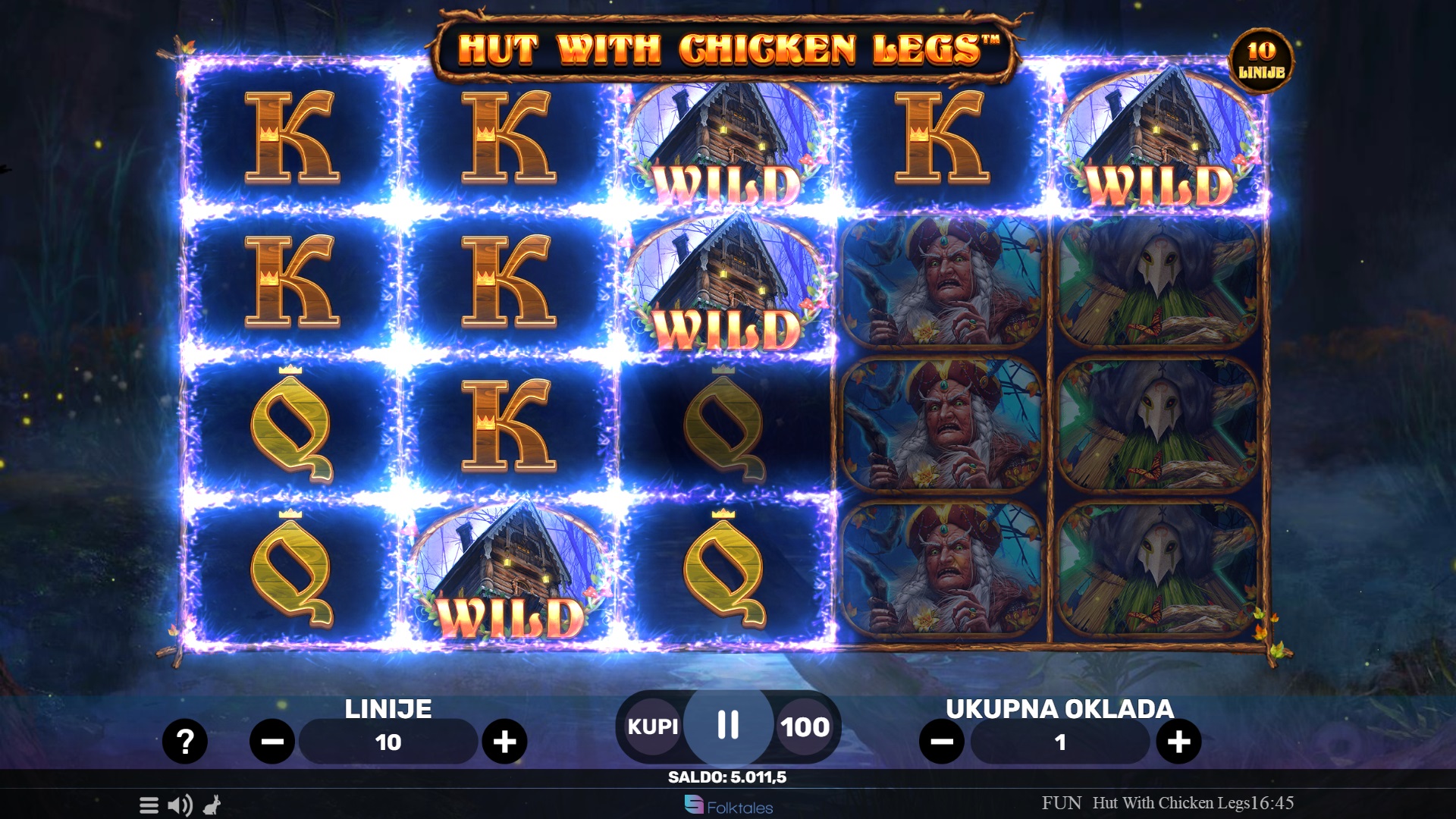Select the 100 autoplay button
This screenshot has width=1456, height=819.
pos(805,727)
